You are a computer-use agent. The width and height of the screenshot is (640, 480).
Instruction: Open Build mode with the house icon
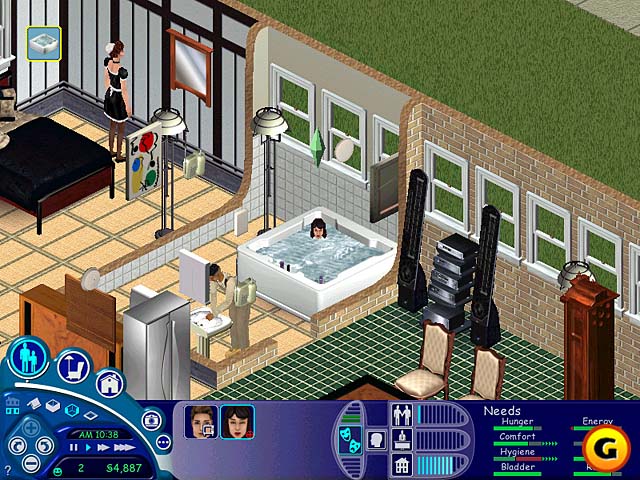pos(109,384)
